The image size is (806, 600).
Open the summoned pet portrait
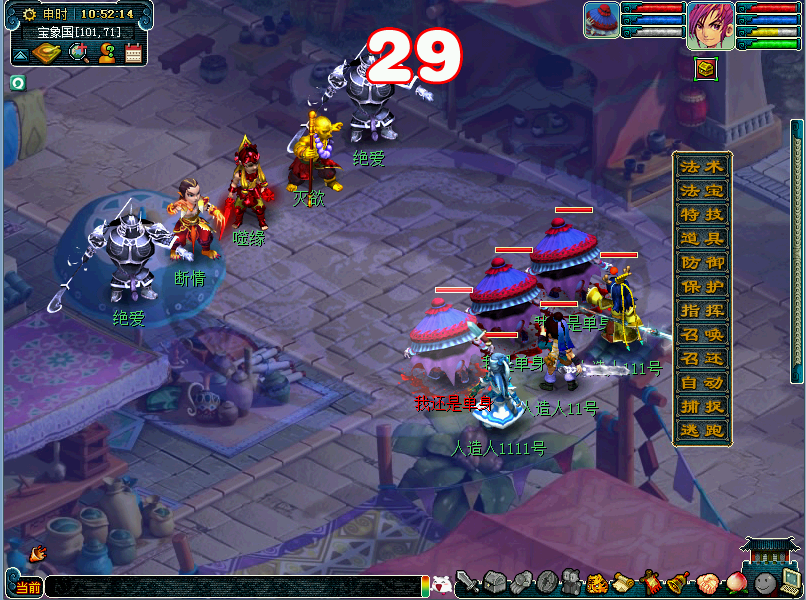pyautogui.click(x=602, y=21)
